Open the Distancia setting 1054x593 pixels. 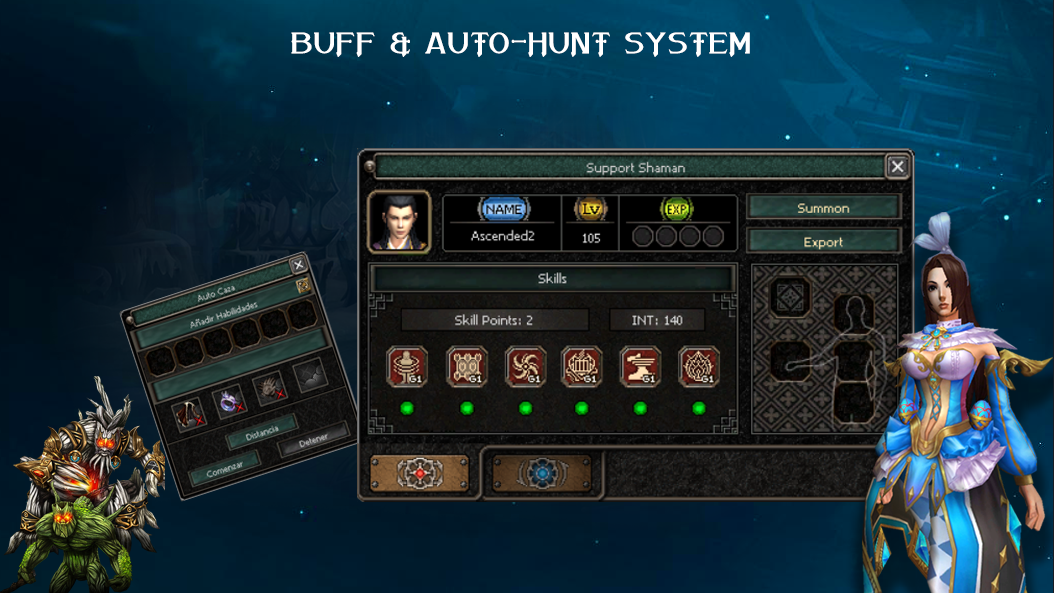coord(260,432)
